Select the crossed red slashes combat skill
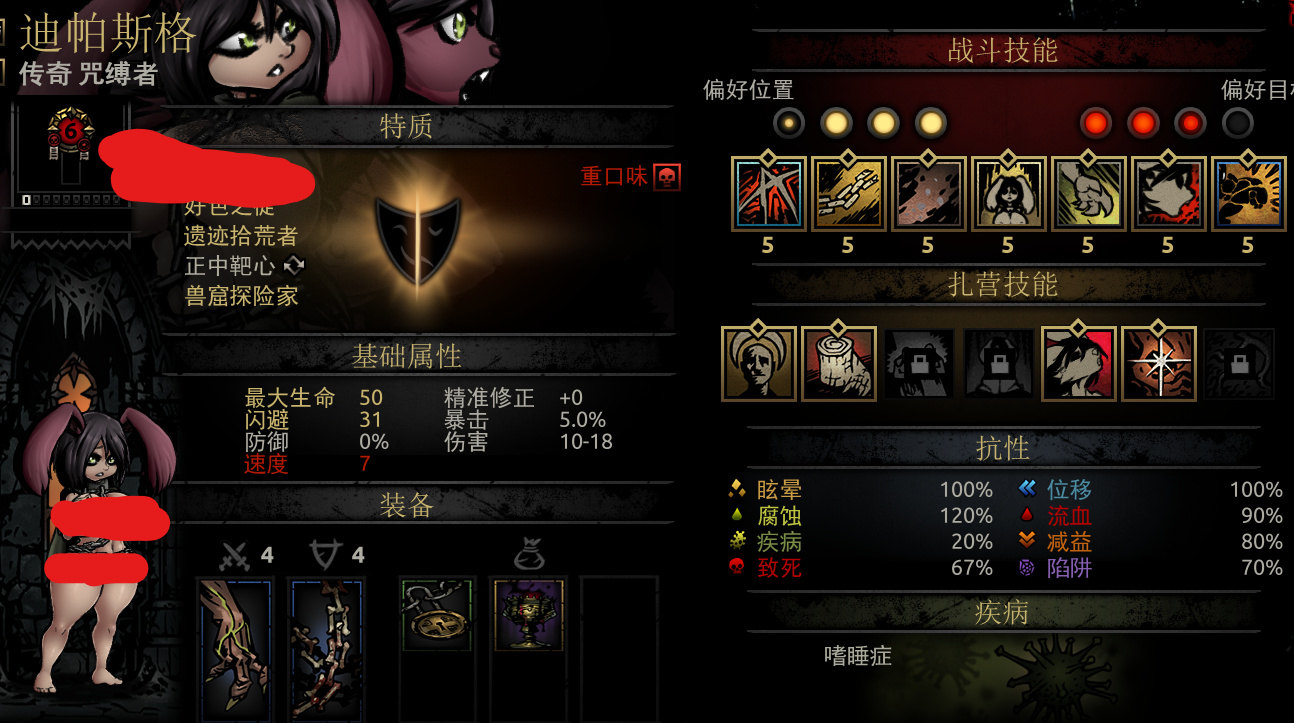The width and height of the screenshot is (1294, 723). pos(768,194)
